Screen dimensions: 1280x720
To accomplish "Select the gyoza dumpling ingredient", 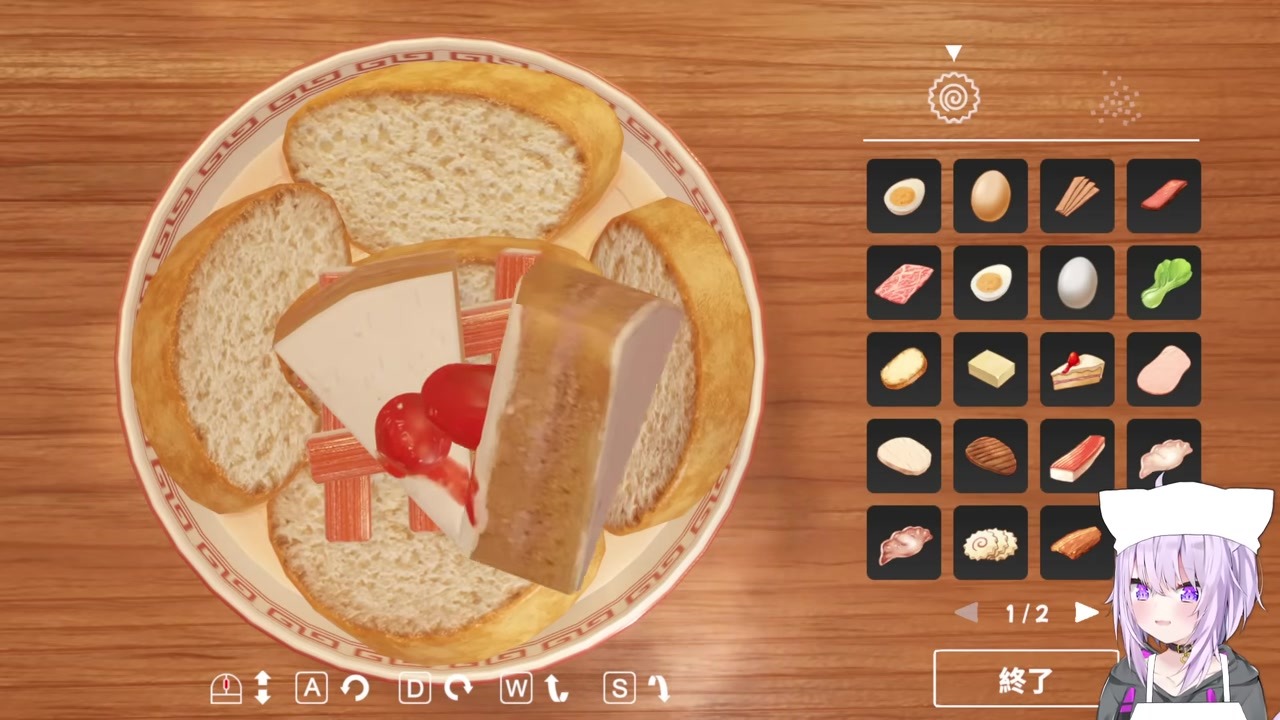I will 1163,456.
